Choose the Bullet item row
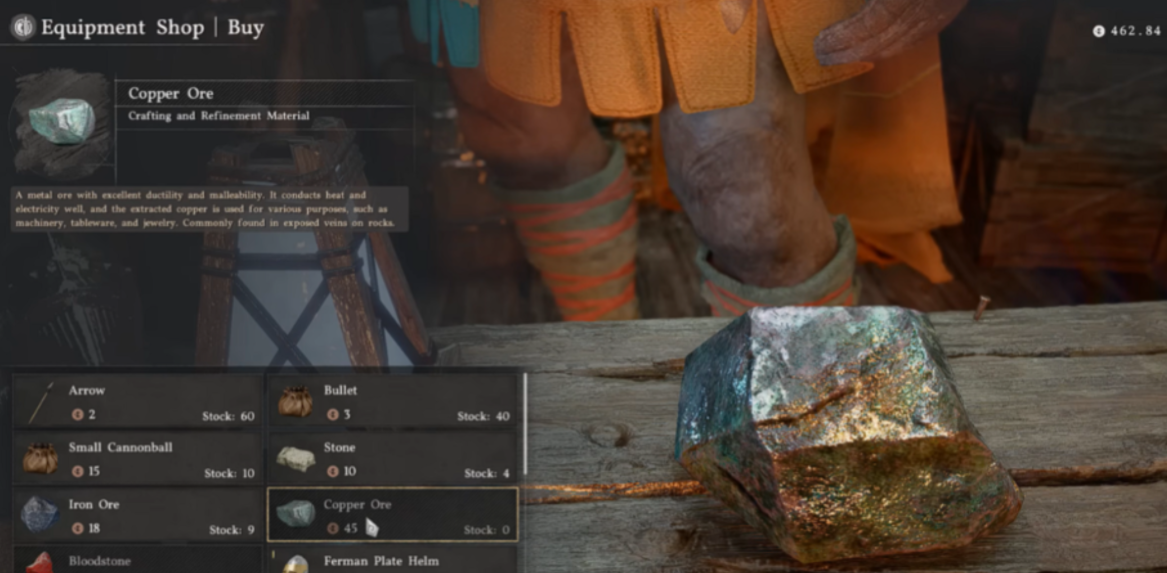The image size is (1167, 573). click(x=392, y=401)
